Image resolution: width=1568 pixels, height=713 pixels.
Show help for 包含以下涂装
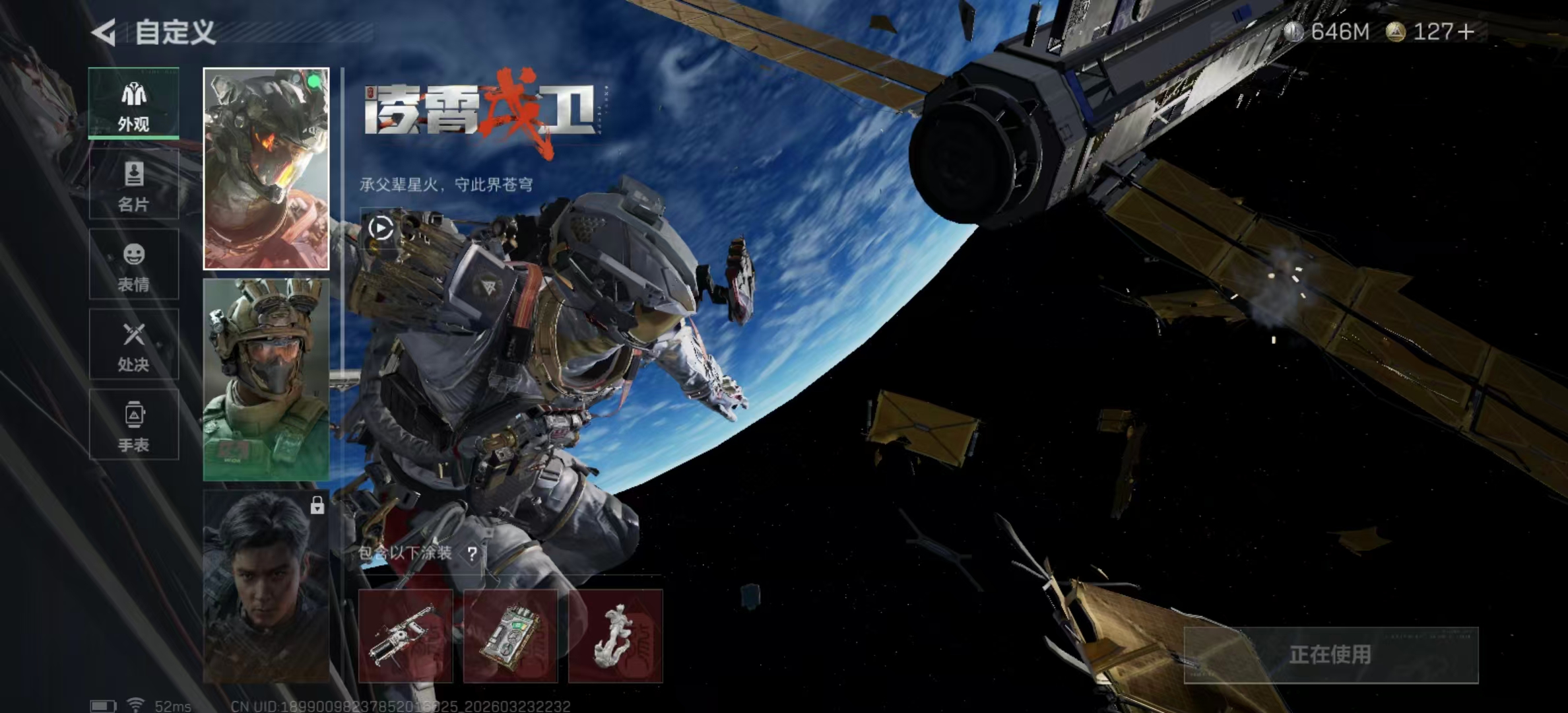(472, 554)
